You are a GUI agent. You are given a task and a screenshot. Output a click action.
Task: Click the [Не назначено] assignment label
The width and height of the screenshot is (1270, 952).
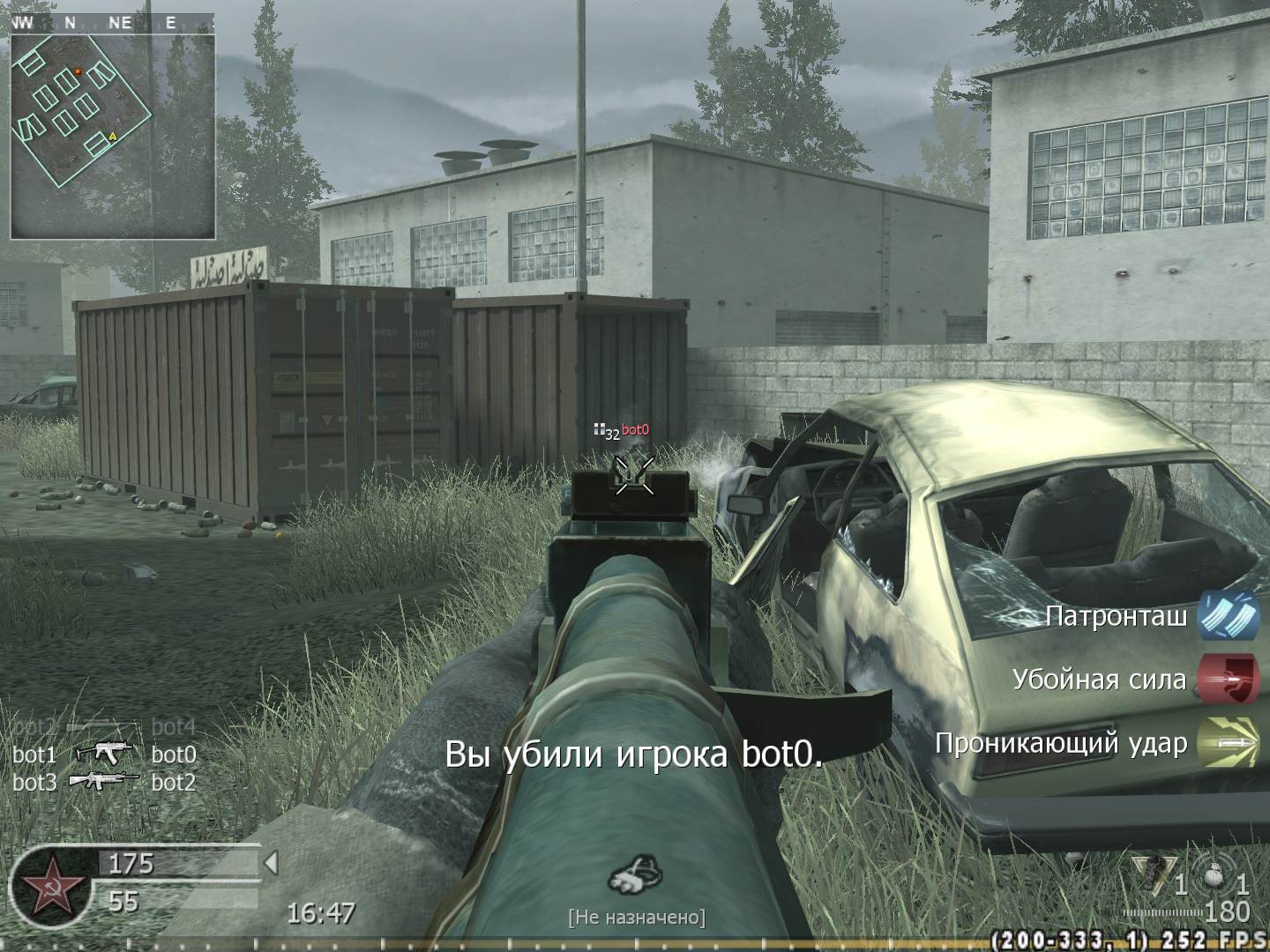coord(637,917)
